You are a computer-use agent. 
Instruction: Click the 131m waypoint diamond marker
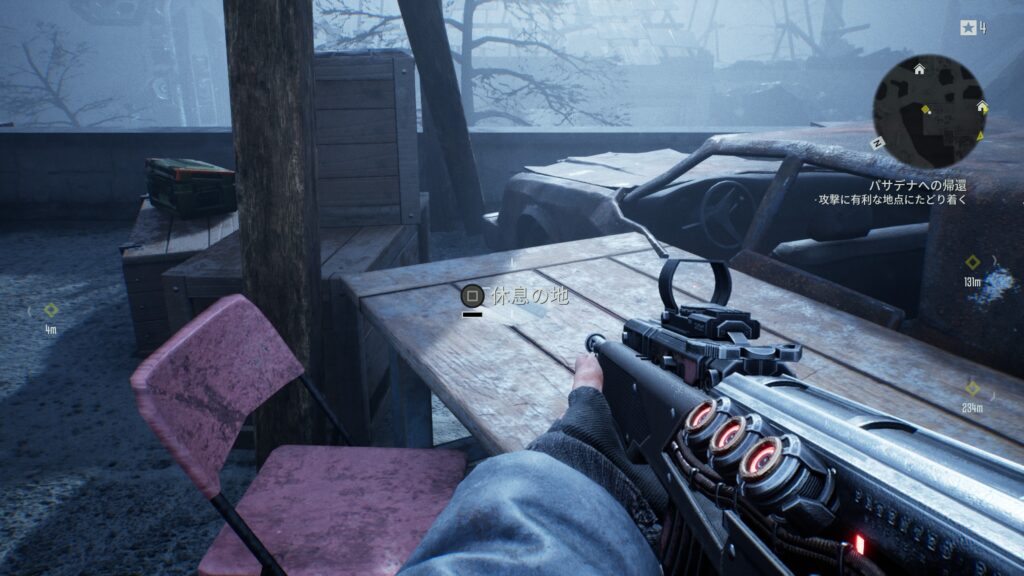click(972, 262)
